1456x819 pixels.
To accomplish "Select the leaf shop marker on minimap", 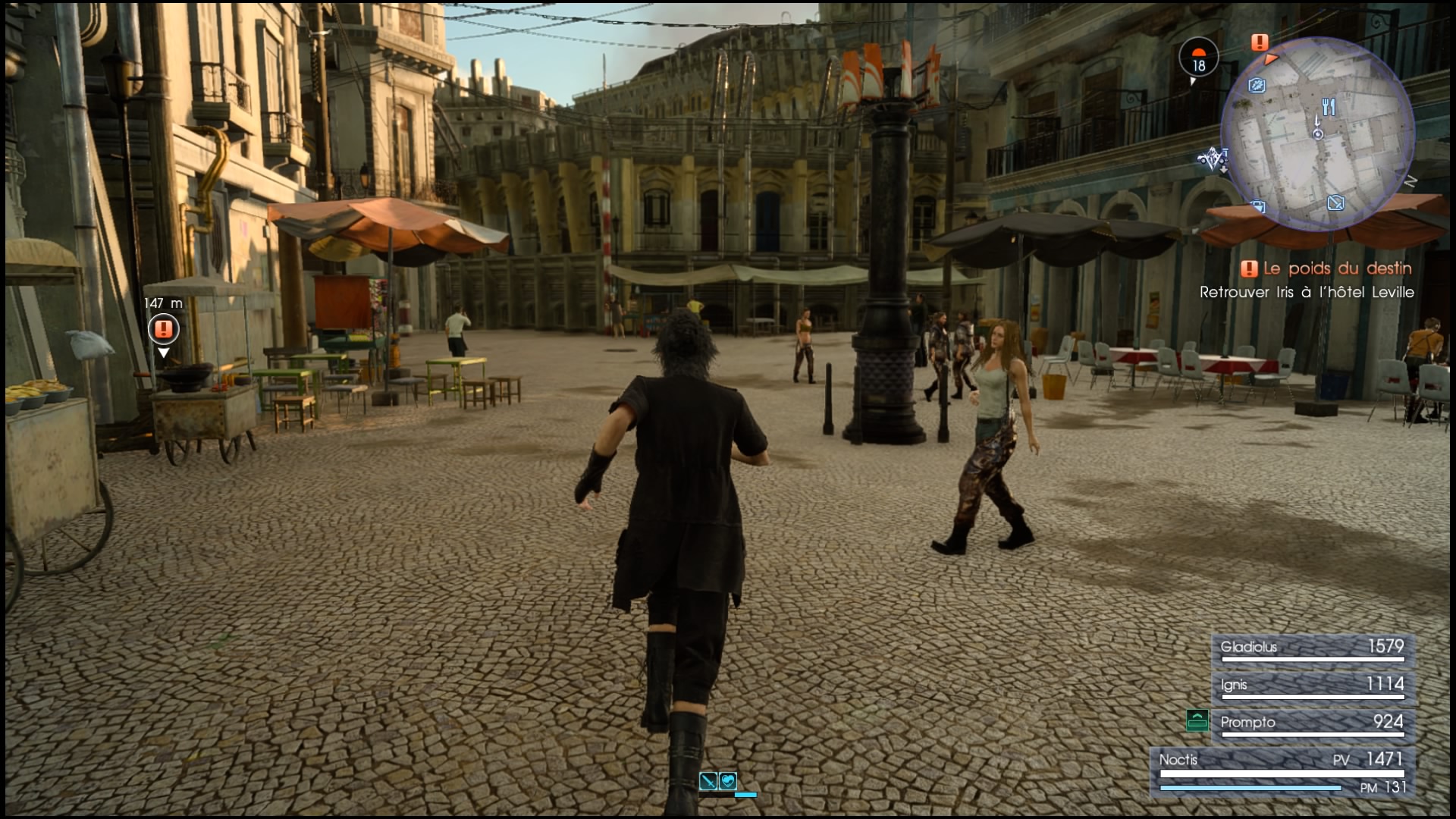I will [x=1257, y=86].
